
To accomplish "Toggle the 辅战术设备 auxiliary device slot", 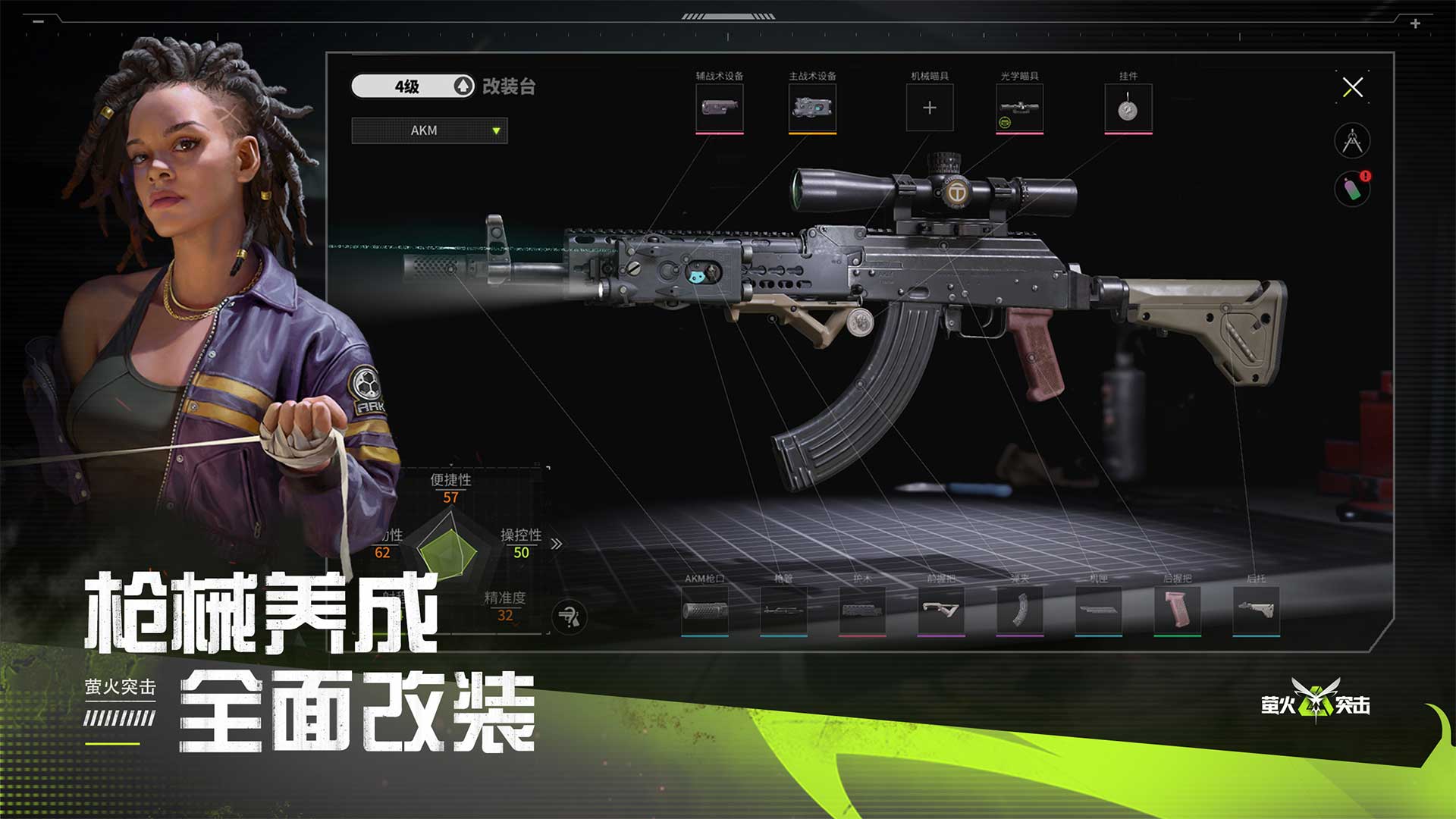I will point(718,107).
